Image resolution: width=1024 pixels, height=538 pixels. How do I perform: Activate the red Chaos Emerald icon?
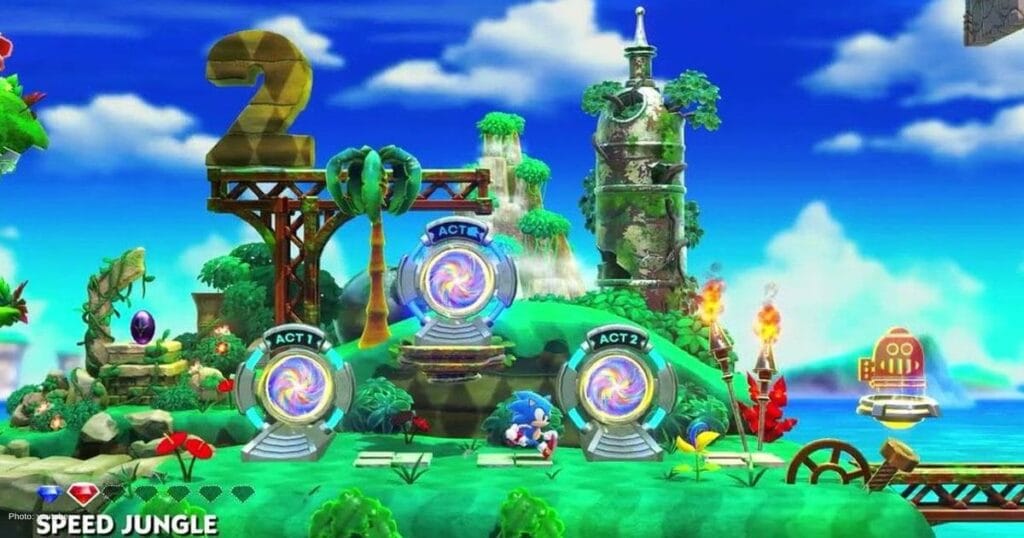[83, 493]
